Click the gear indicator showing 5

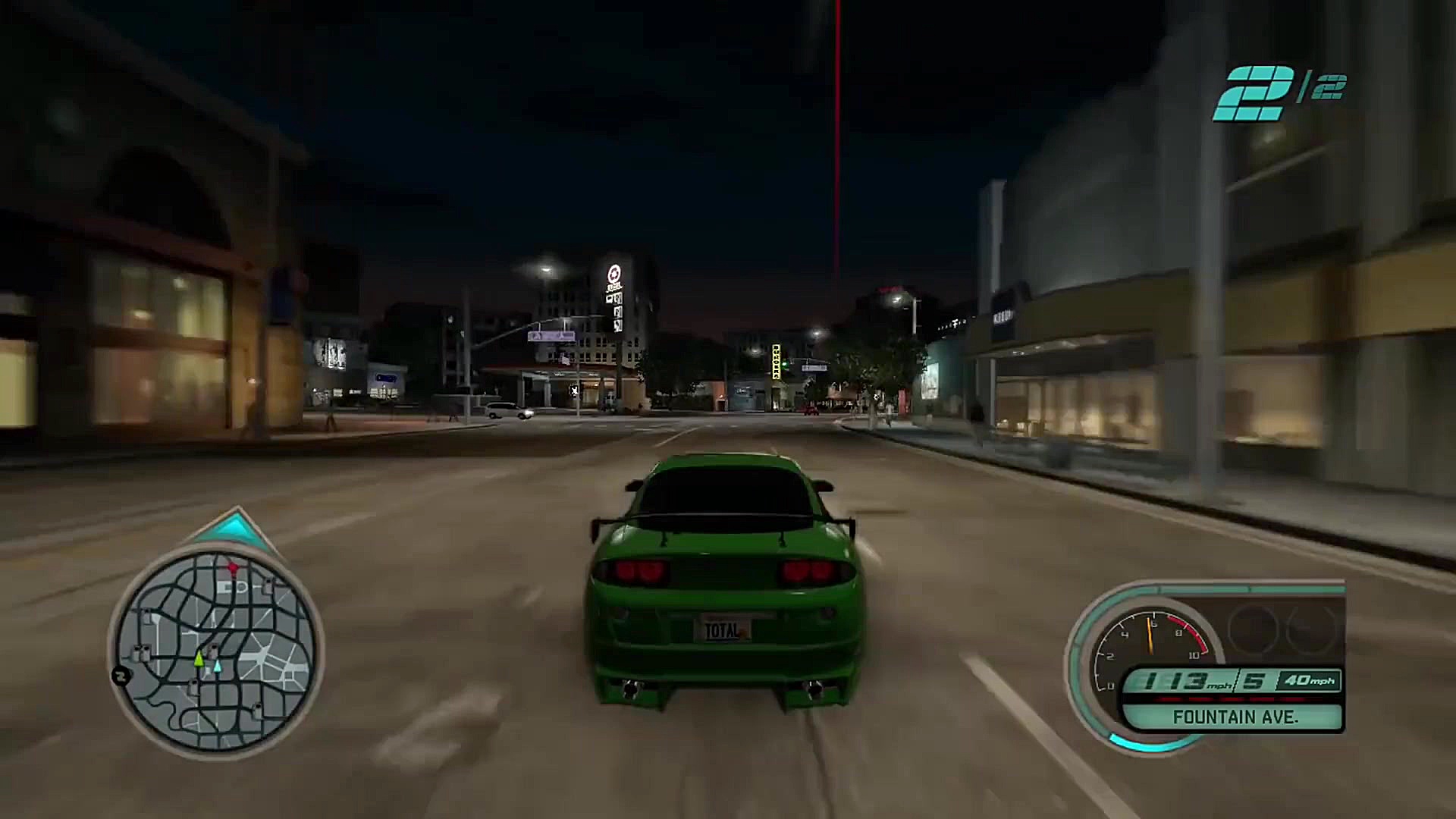1254,679
